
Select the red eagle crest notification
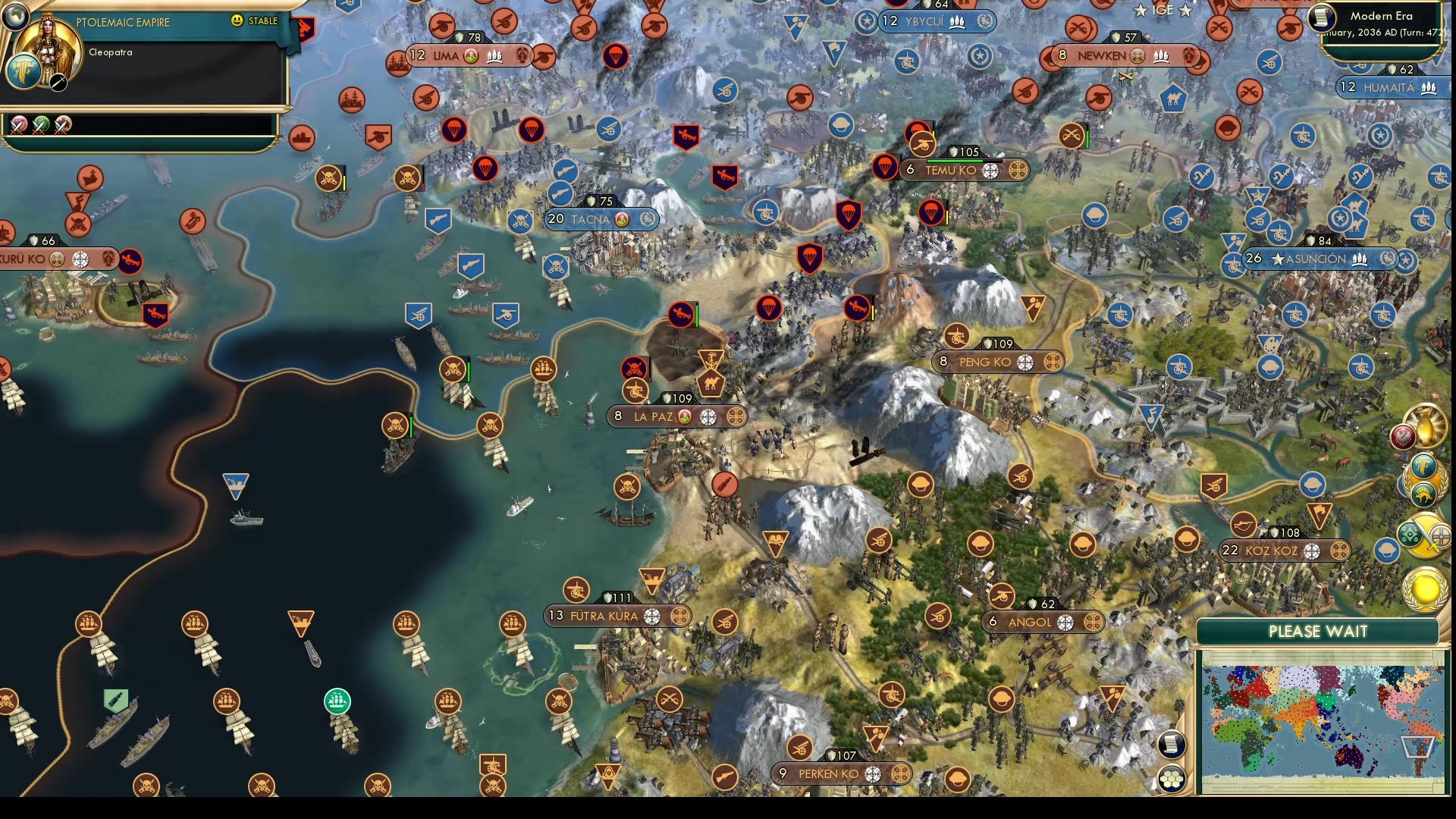[x=1402, y=436]
